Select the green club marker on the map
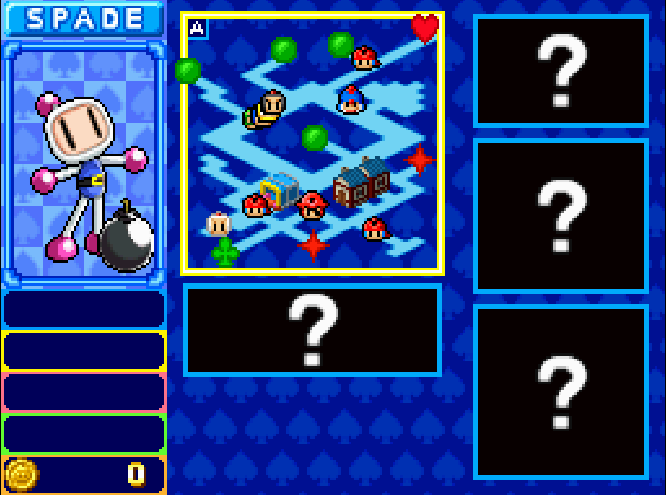This screenshot has height=495, width=666. 226,252
